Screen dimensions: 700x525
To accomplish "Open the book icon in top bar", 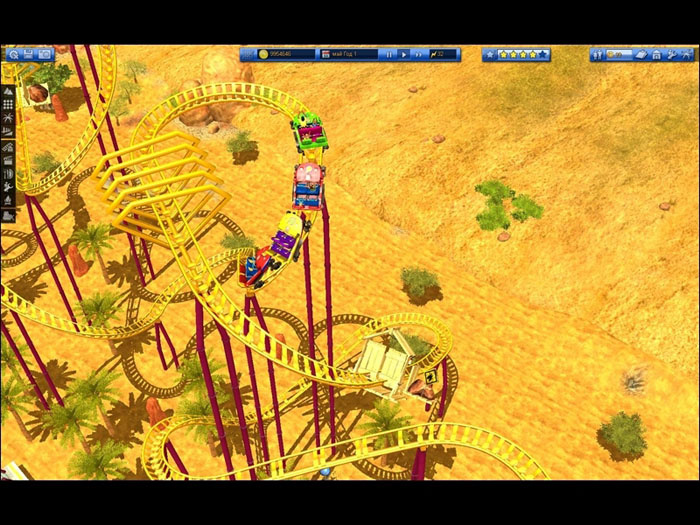I will [642, 55].
